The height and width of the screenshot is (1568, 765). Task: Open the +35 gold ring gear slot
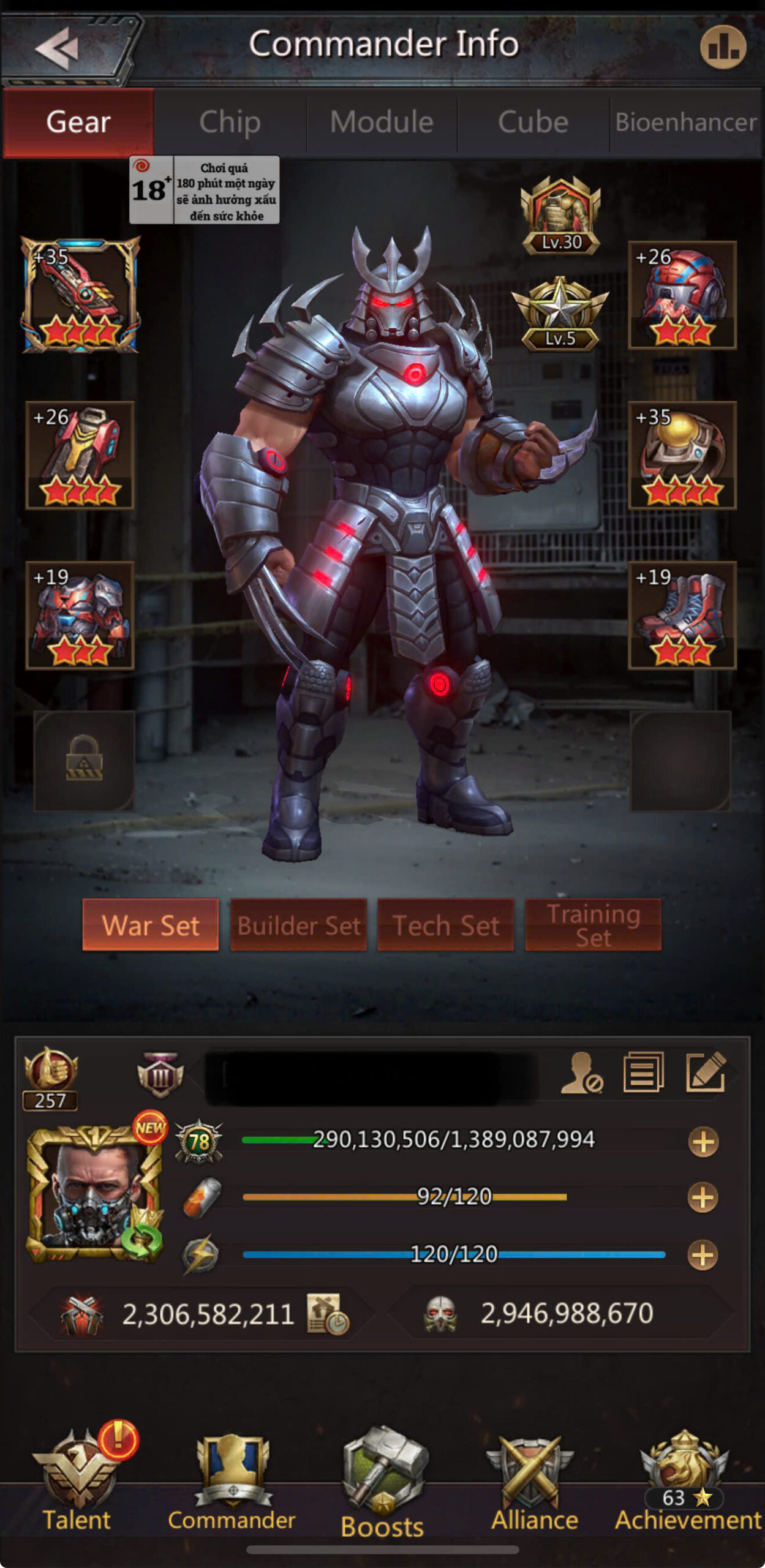(x=682, y=455)
